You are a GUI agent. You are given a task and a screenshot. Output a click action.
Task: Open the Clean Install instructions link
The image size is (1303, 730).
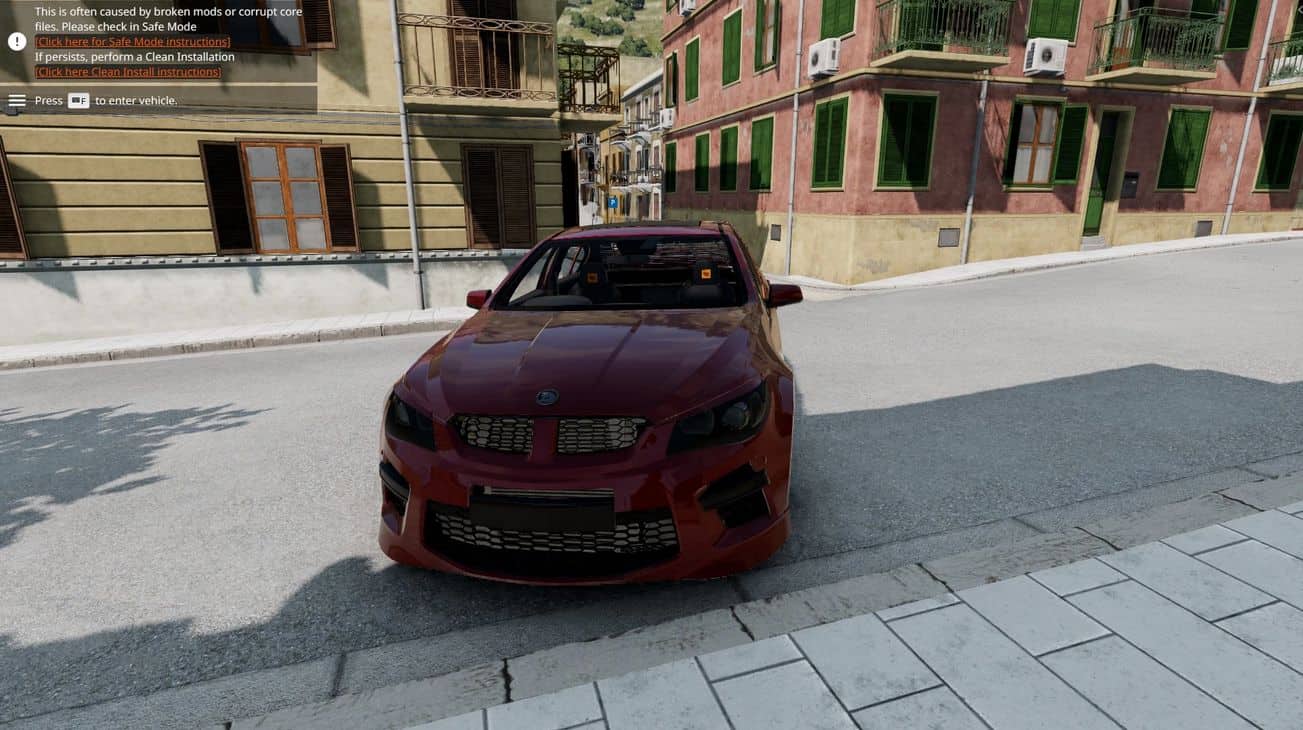[128, 72]
